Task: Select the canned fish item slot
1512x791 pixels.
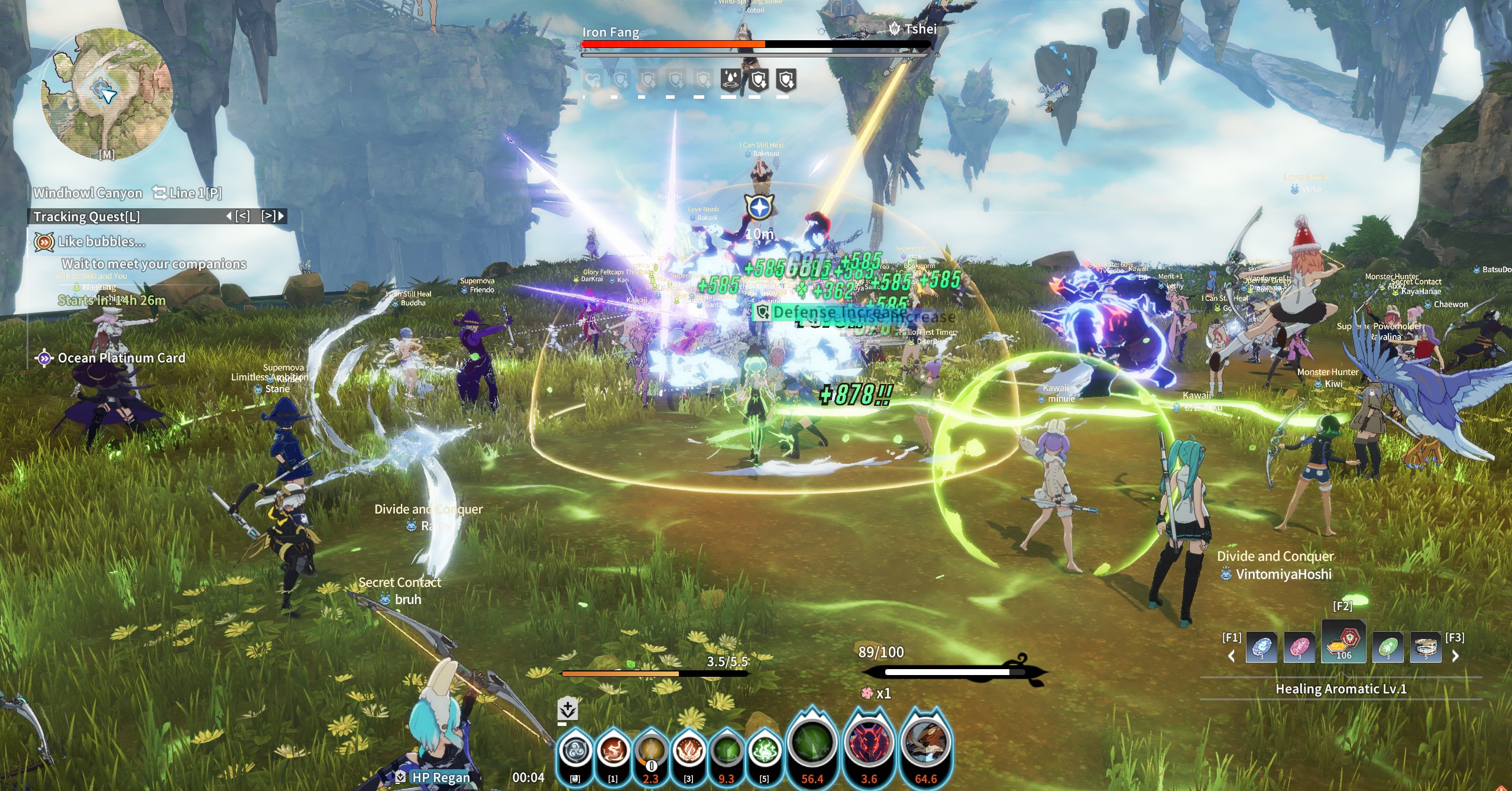Action: (x=1426, y=648)
